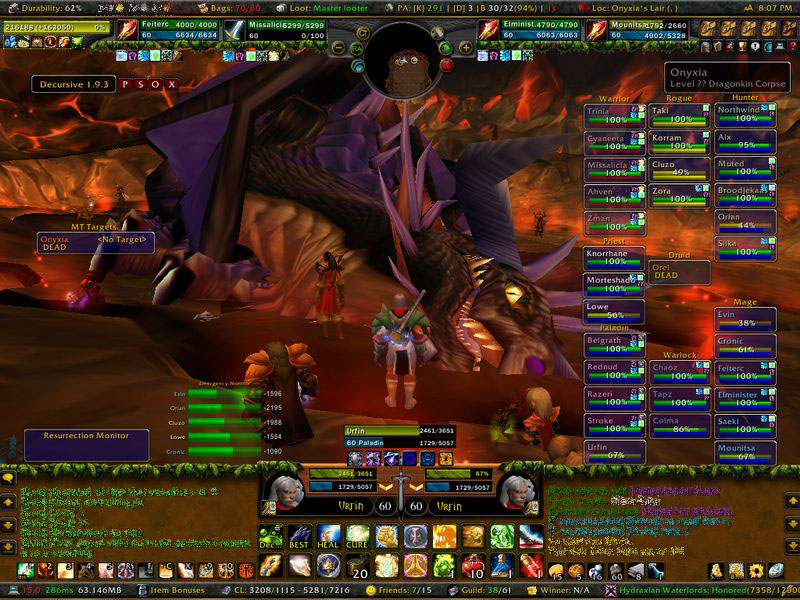The image size is (800, 600).
Task: Activate the Decursive action button
Action: point(269,535)
